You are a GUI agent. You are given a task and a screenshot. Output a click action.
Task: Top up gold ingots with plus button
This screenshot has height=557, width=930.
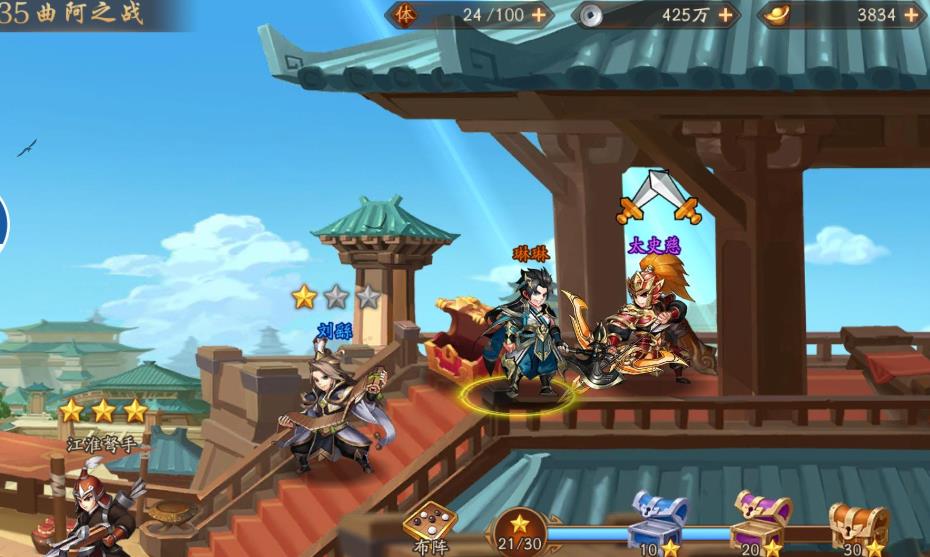911,15
